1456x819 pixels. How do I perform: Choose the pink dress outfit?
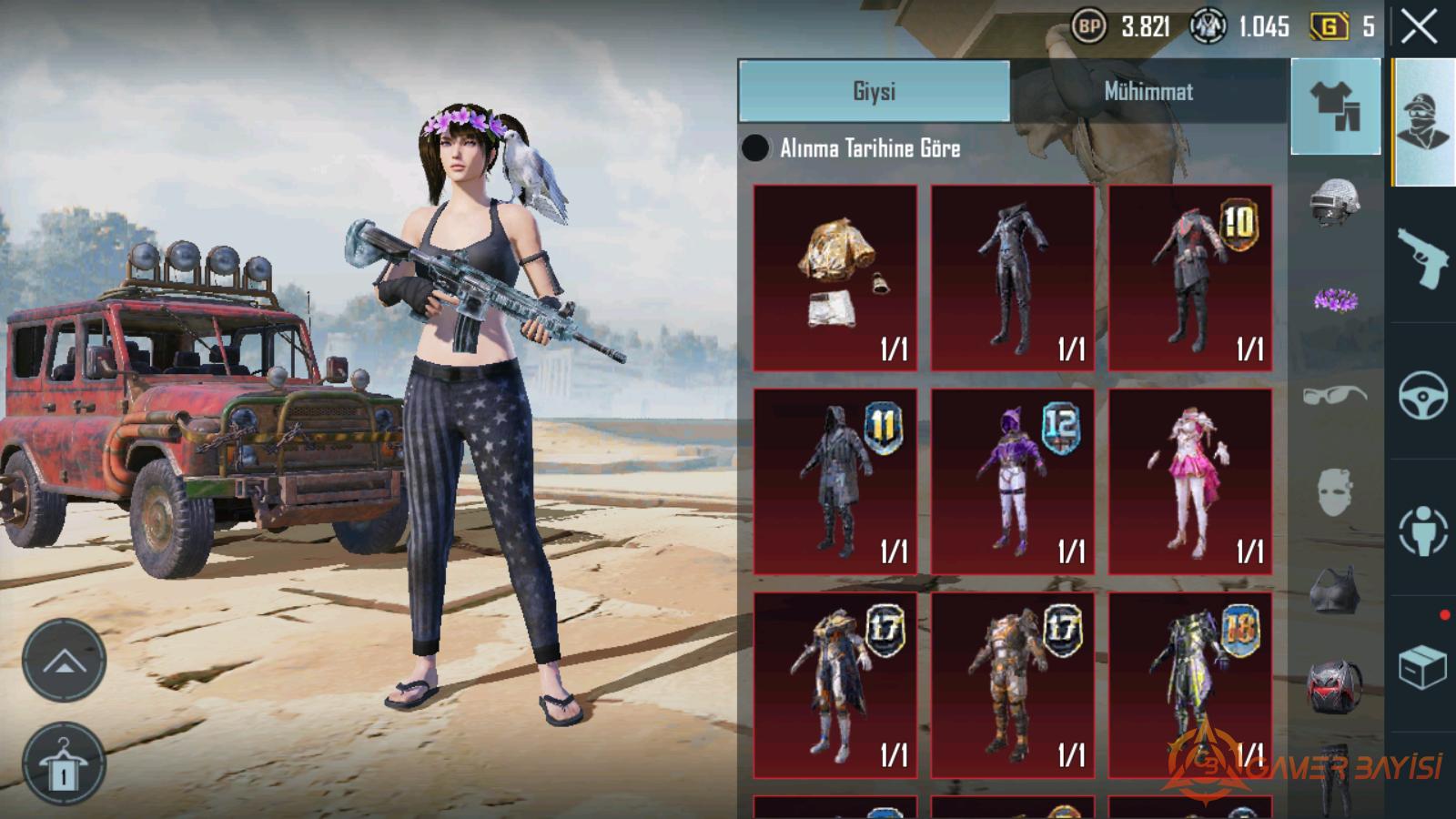1190,480
